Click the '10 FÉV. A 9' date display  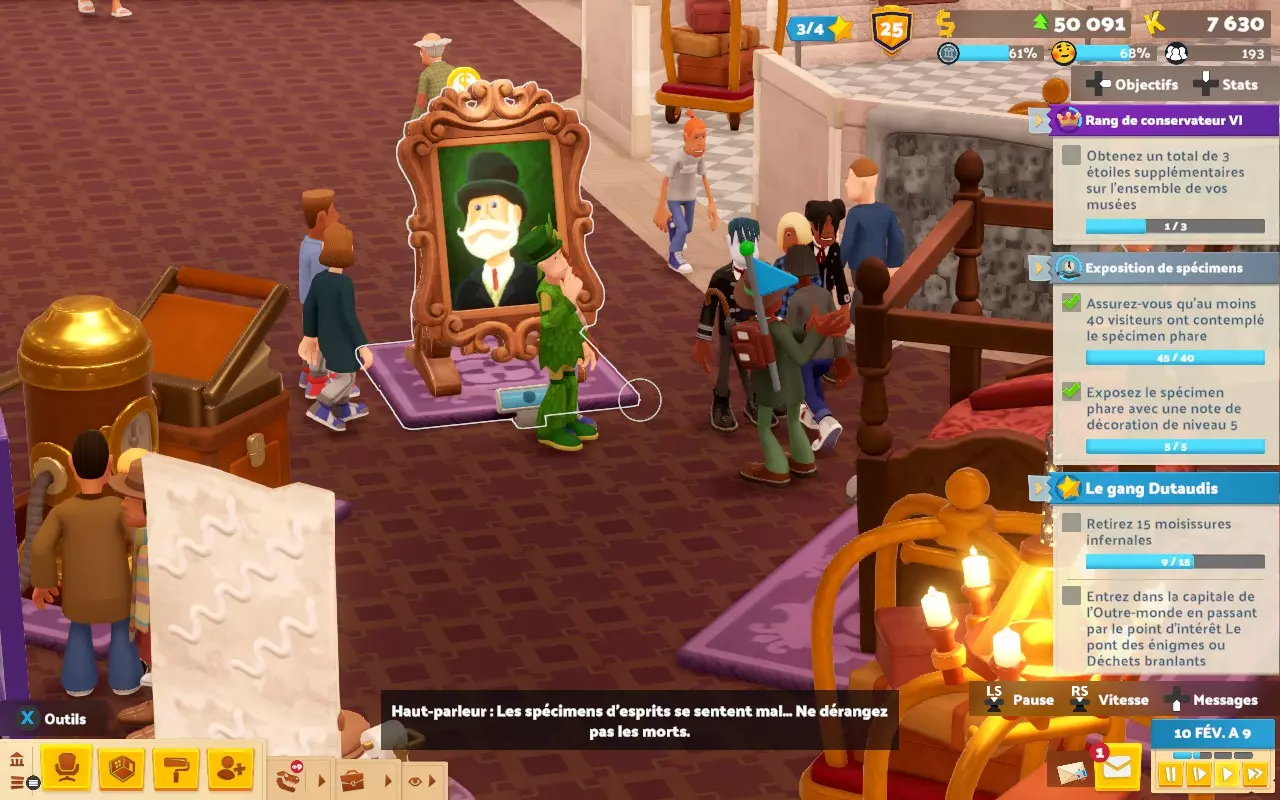1213,734
